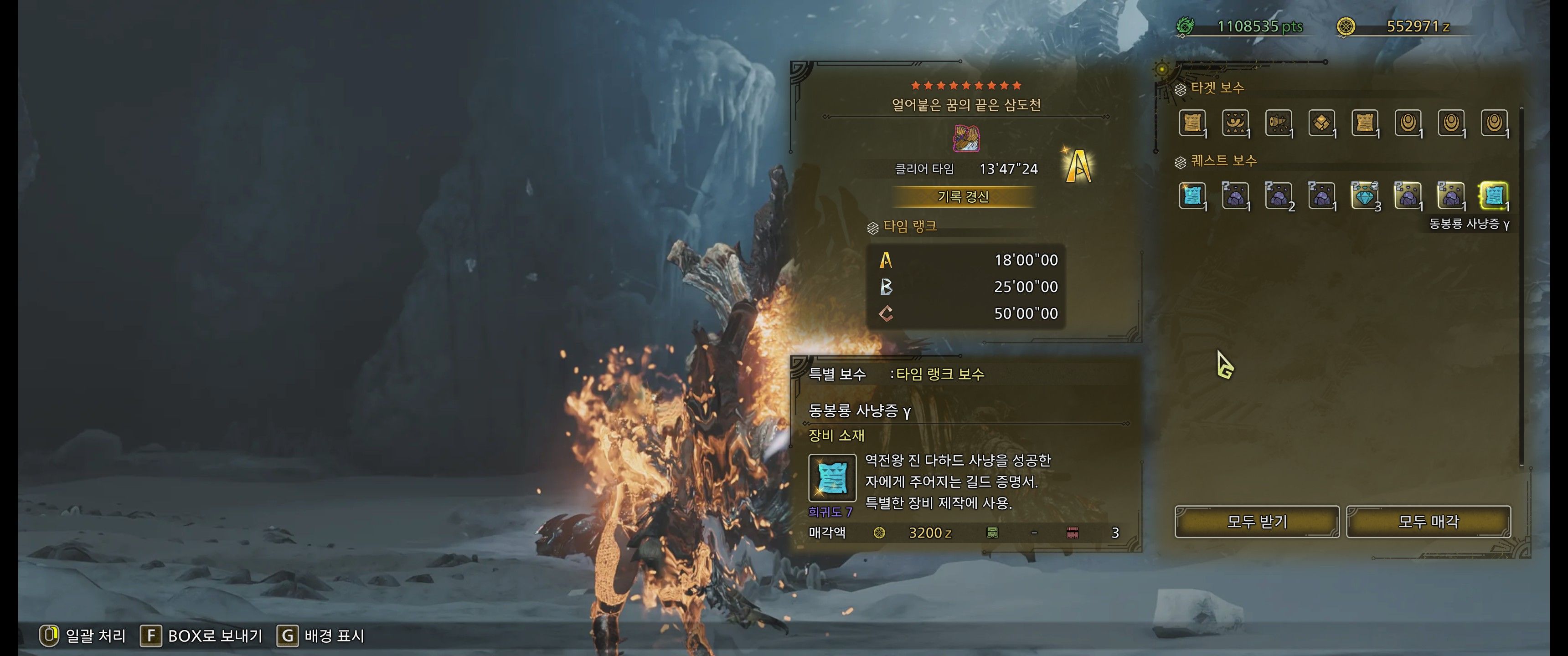This screenshot has width=1568, height=656.
Task: Select the gold fang-shaped target reward
Action: point(1235,123)
